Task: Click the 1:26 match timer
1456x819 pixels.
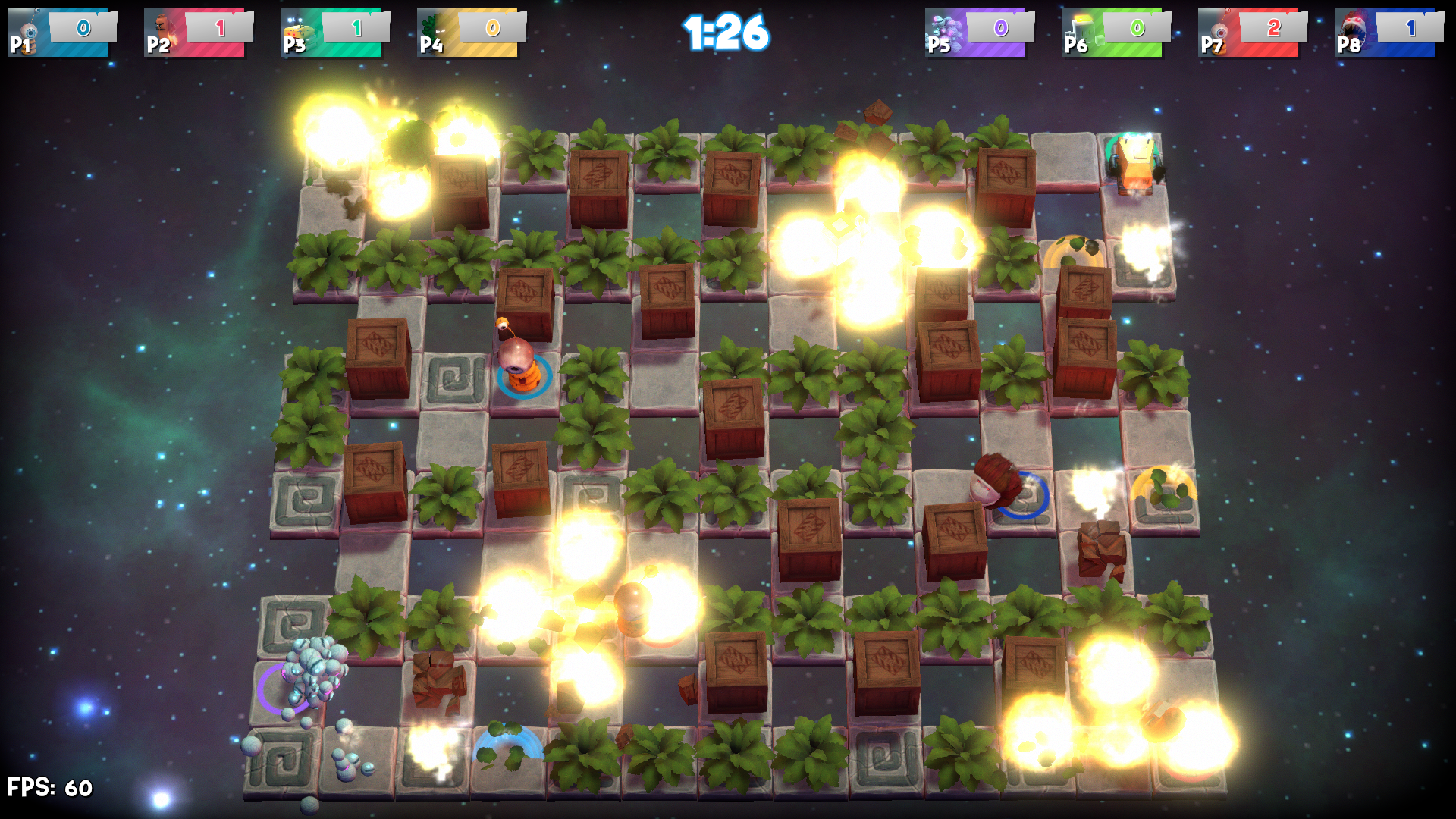Action: (726, 32)
